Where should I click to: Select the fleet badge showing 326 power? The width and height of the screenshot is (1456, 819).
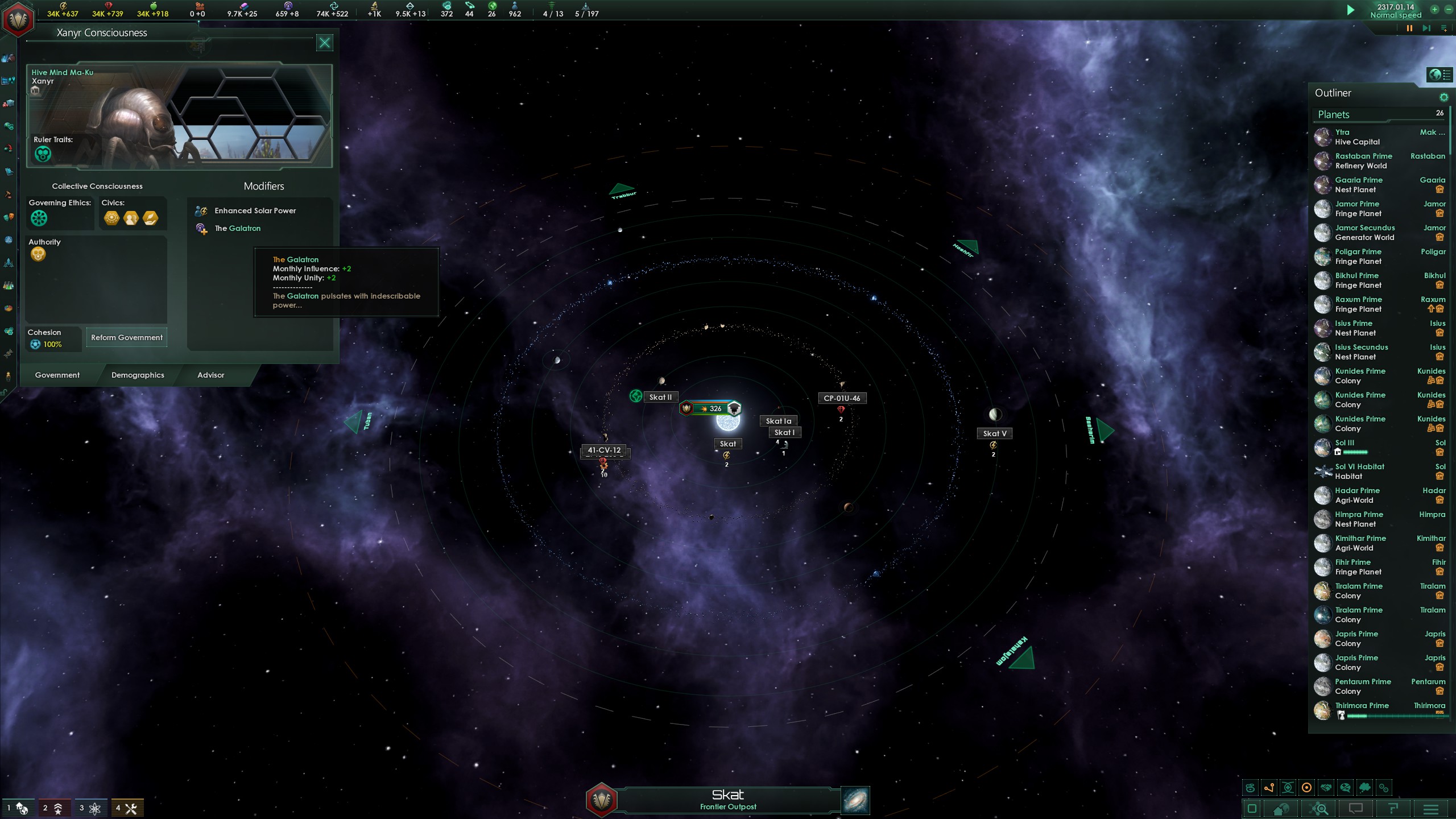710,408
